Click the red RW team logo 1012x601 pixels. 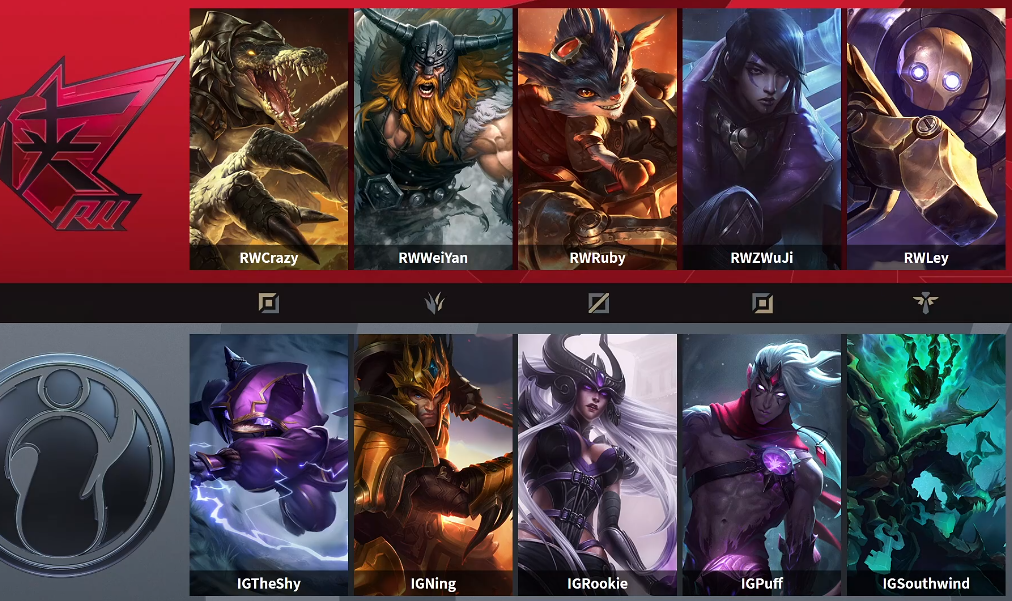click(x=85, y=140)
